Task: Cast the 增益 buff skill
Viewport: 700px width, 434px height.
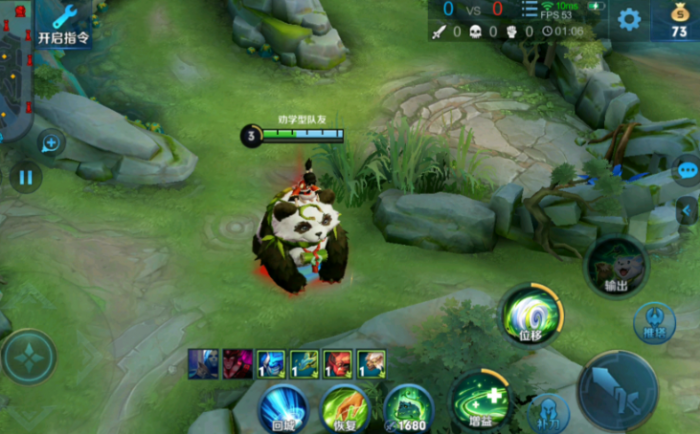Action: pyautogui.click(x=481, y=396)
